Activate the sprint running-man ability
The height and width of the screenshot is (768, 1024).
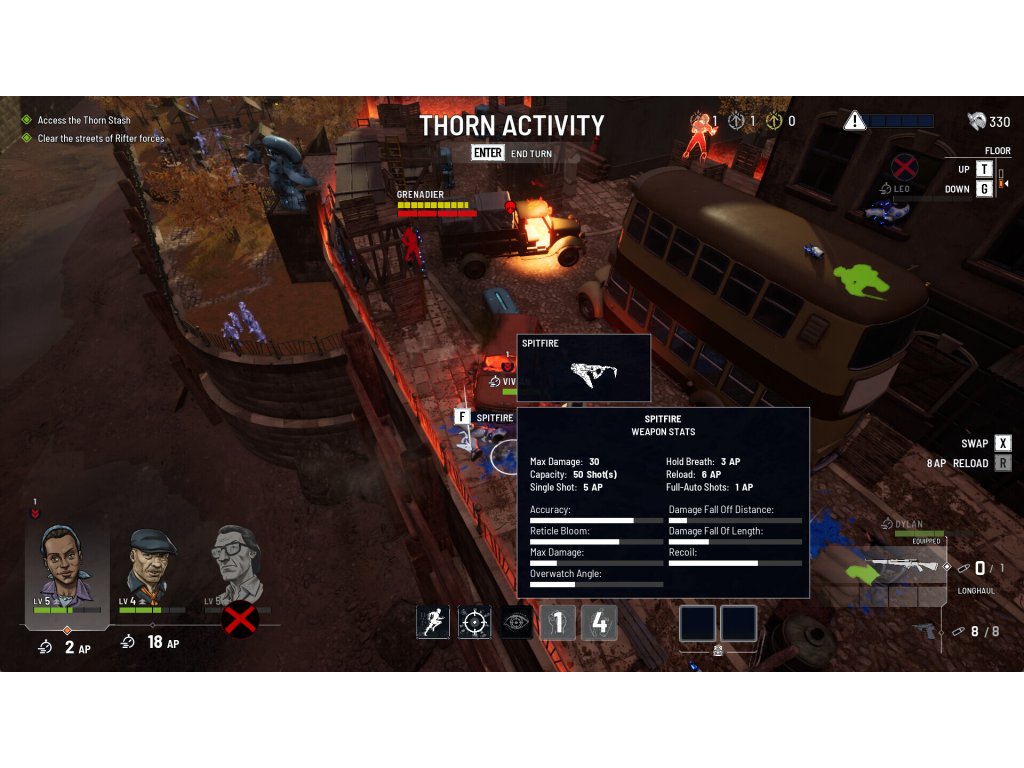click(432, 622)
